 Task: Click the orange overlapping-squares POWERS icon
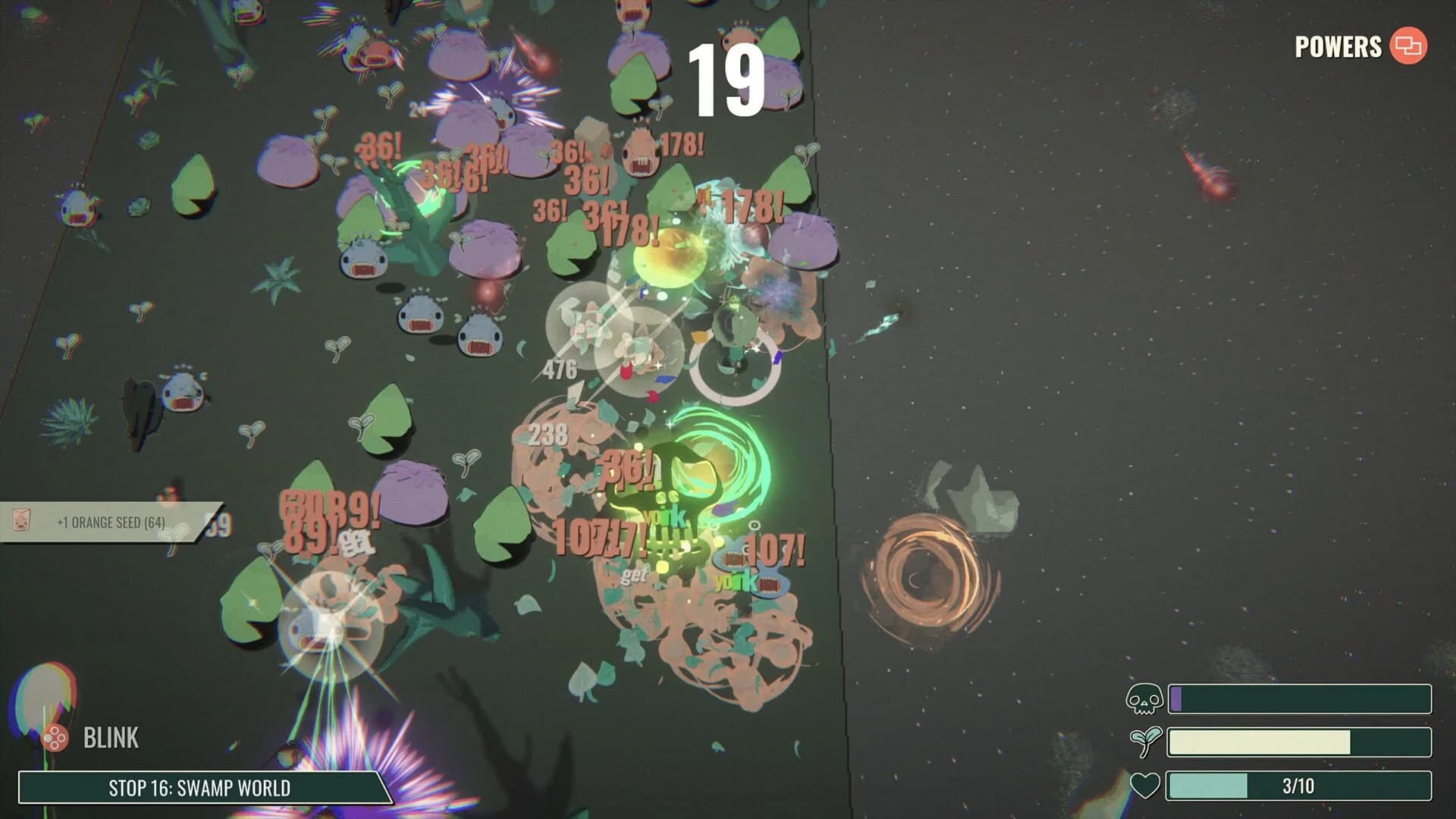click(1409, 47)
